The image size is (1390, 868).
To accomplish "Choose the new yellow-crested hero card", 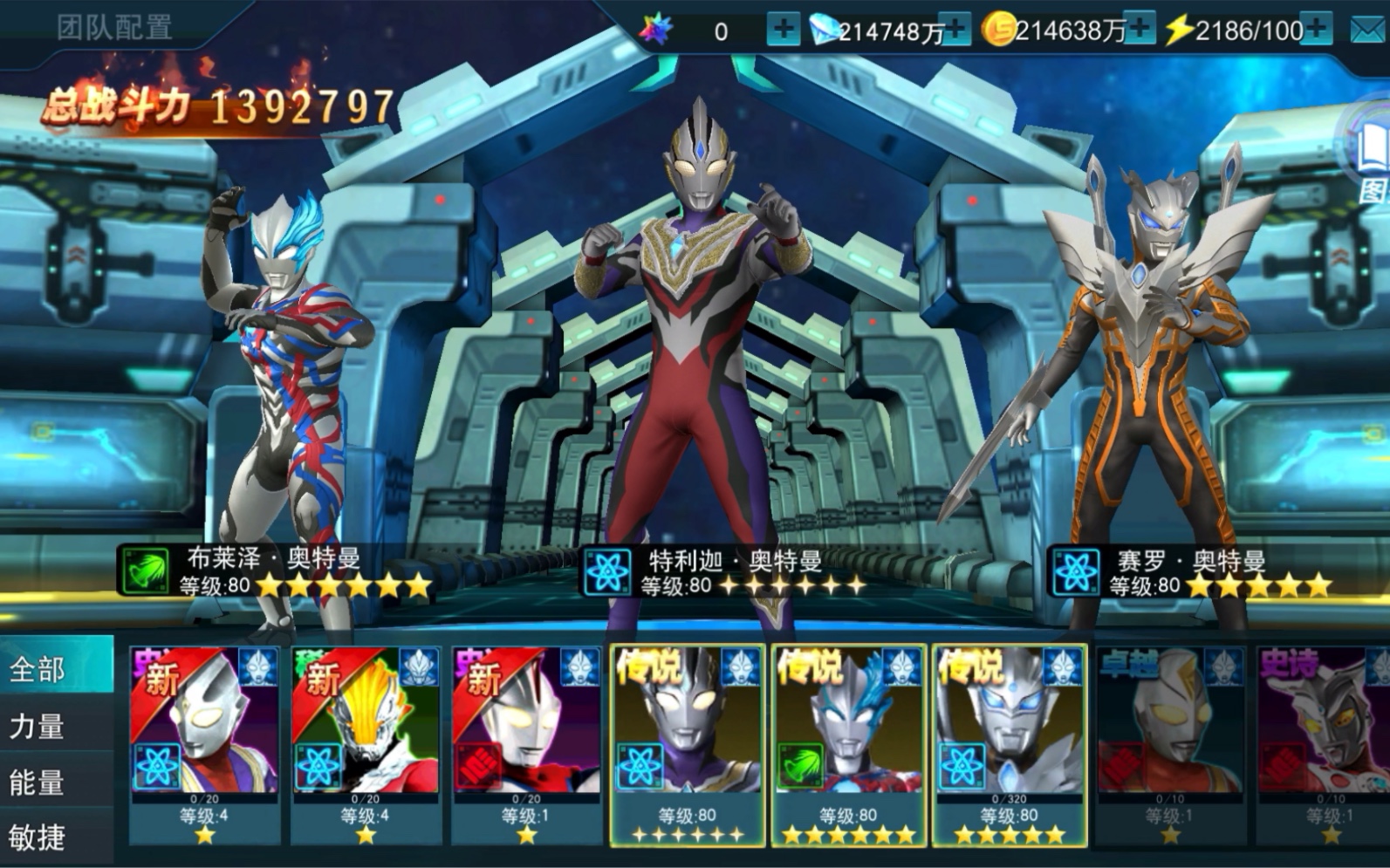I will tap(366, 746).
